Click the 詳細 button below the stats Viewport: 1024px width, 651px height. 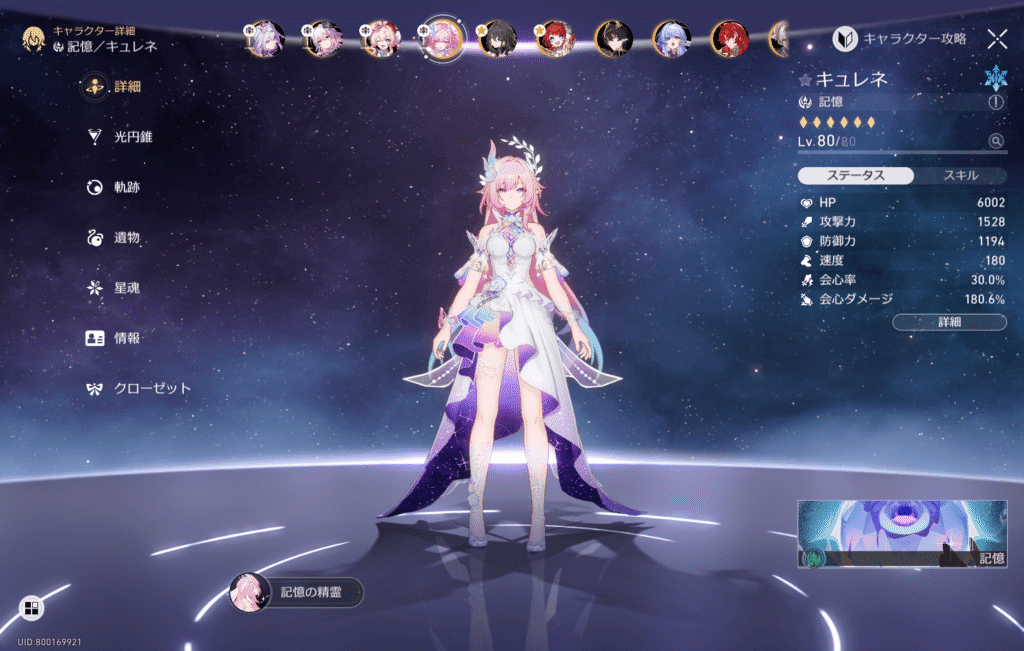pos(949,322)
